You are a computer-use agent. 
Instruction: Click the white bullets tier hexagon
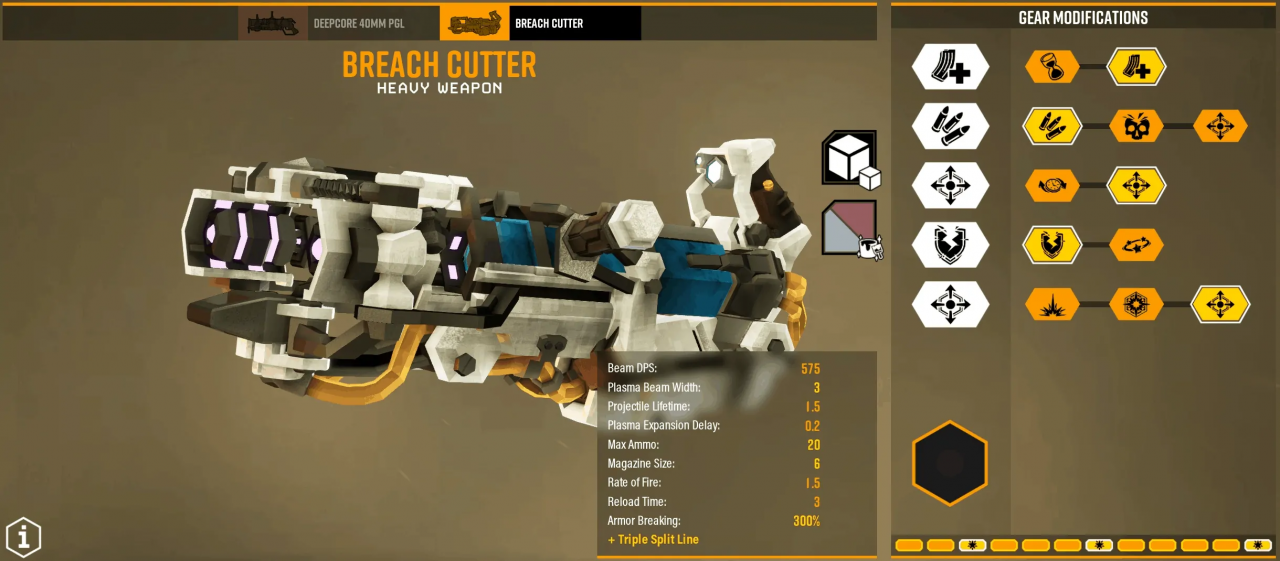(x=950, y=126)
